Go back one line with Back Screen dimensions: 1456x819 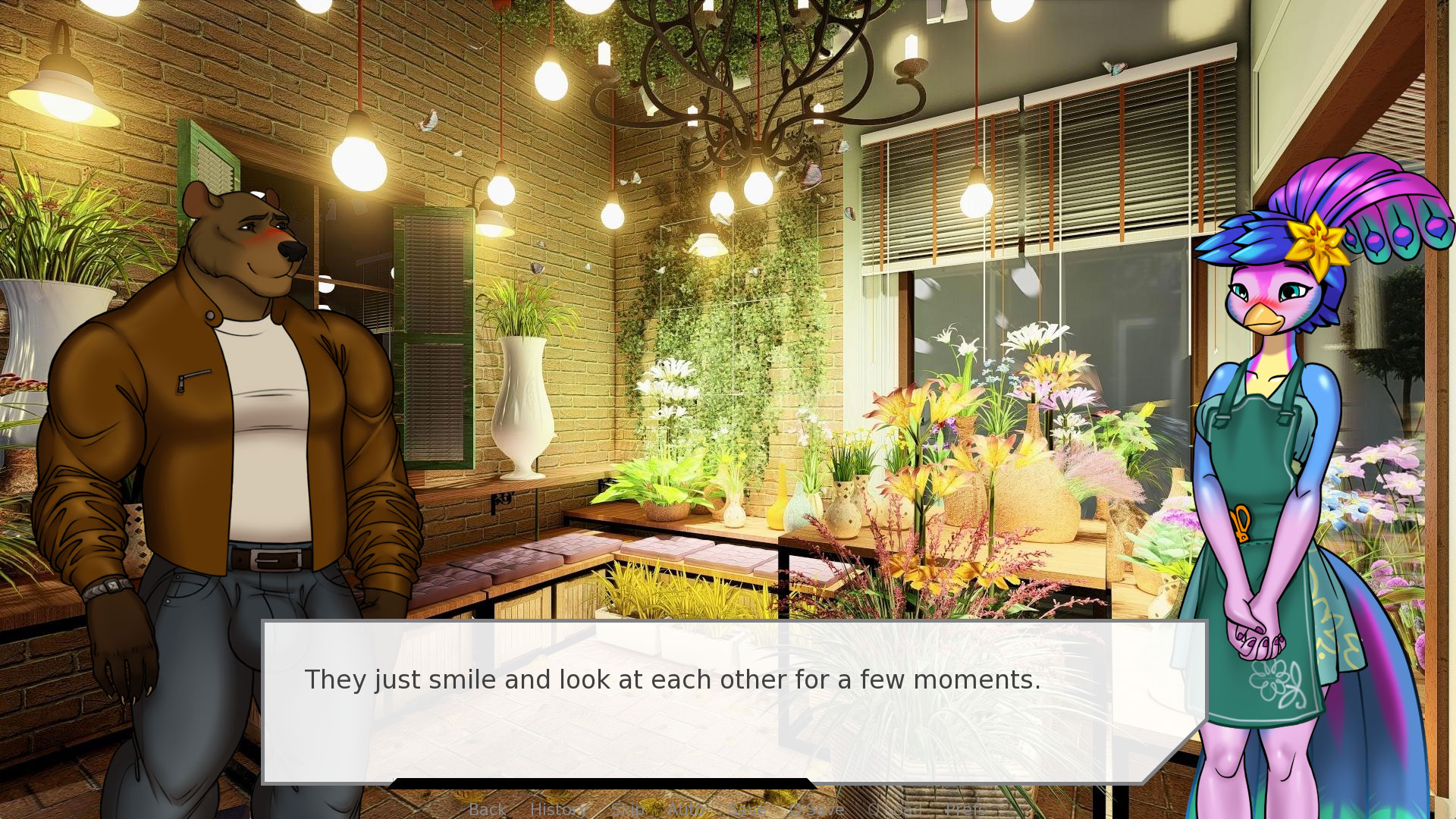(x=487, y=809)
